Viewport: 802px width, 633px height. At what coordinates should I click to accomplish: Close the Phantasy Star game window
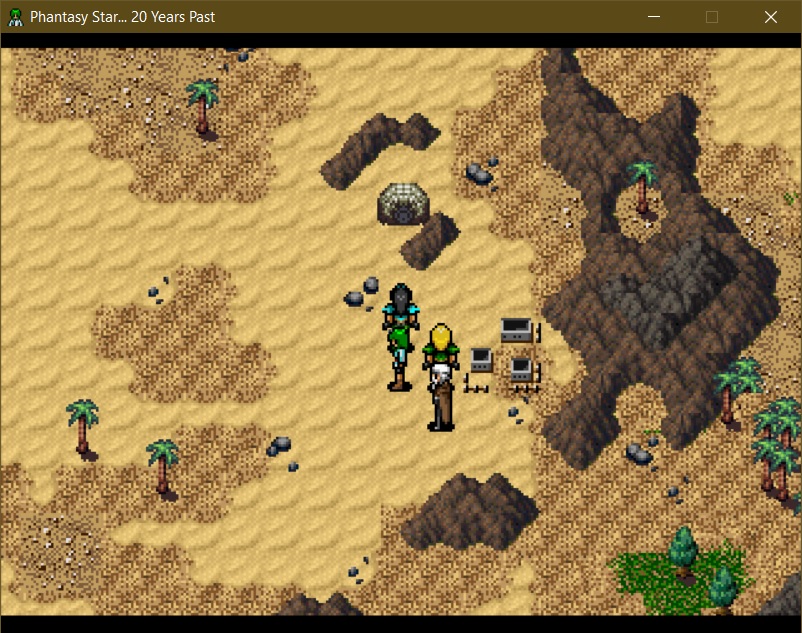tap(770, 17)
